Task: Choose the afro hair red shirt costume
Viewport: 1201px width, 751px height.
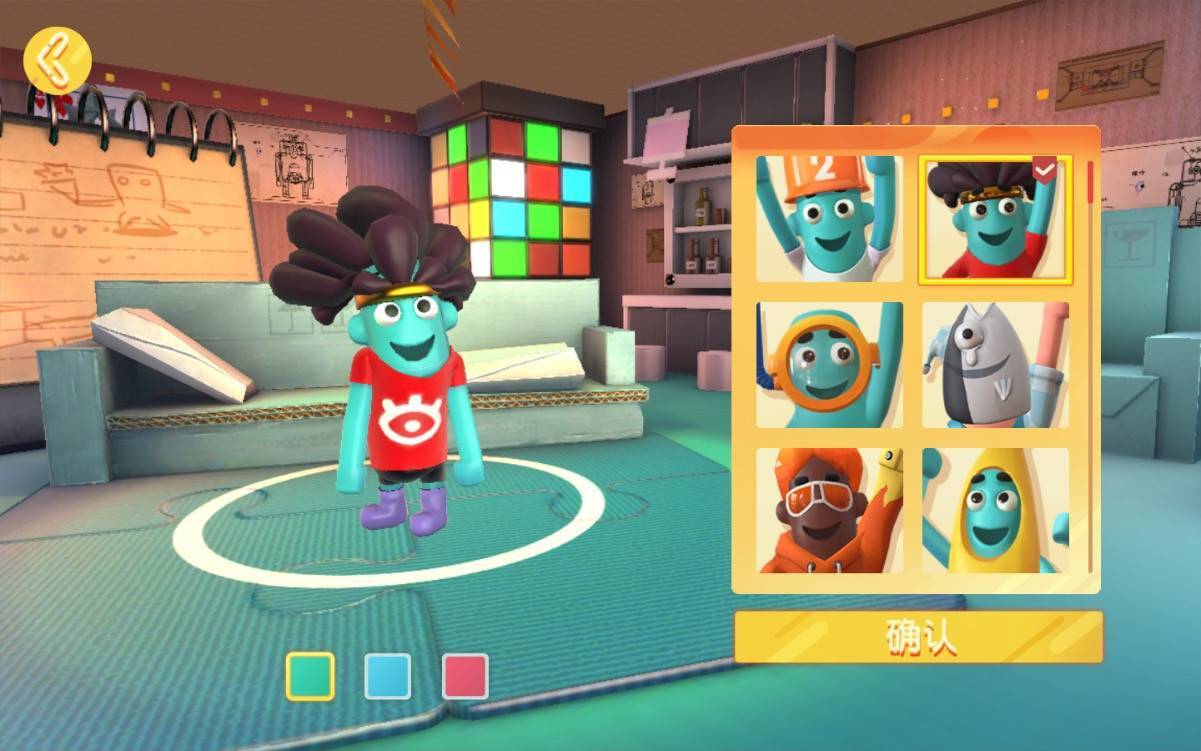Action: pos(995,219)
